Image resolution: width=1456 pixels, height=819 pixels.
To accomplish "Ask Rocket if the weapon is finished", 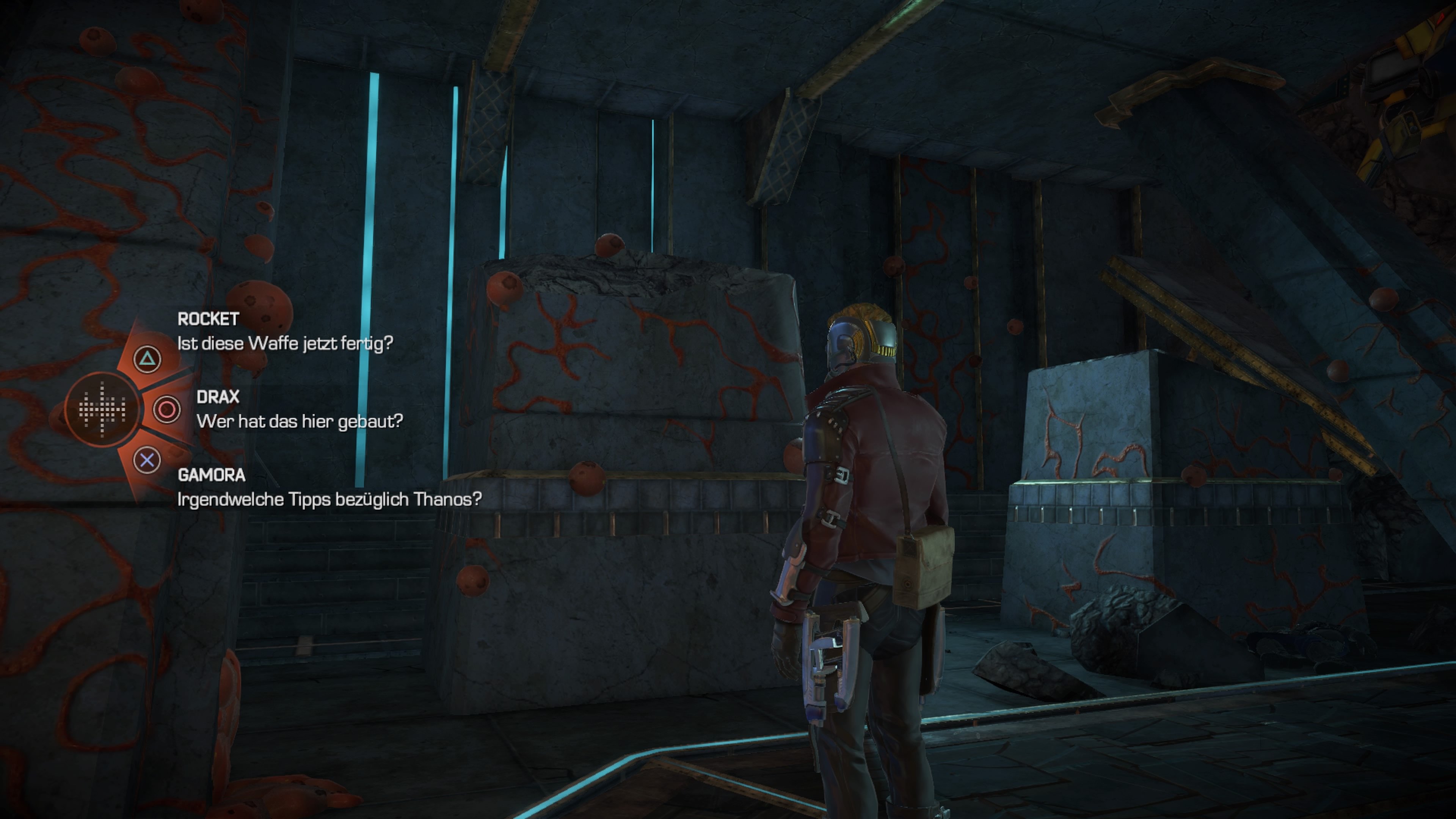I will point(284,343).
